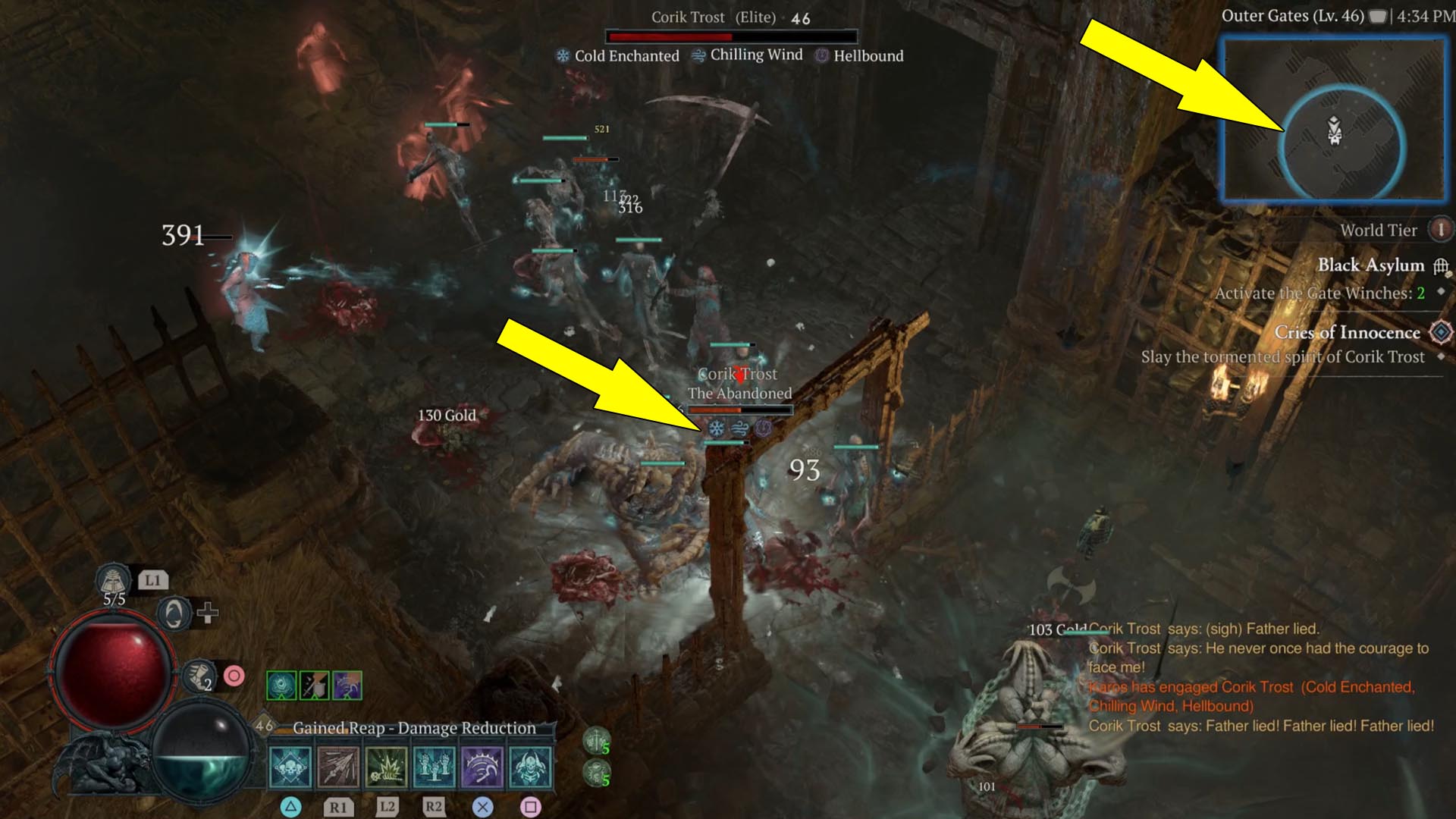Click the Triangle controller button prompt
The width and height of the screenshot is (1456, 819).
pyautogui.click(x=290, y=806)
